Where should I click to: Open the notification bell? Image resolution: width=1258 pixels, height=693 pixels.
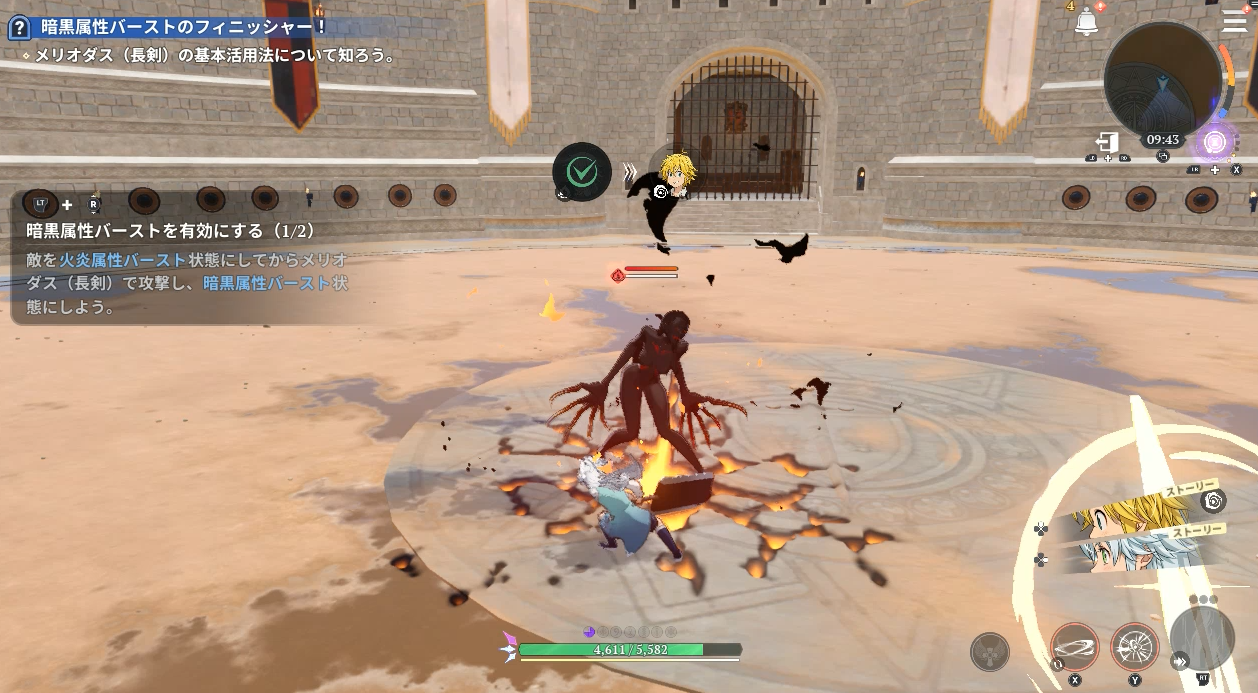pyautogui.click(x=1087, y=22)
